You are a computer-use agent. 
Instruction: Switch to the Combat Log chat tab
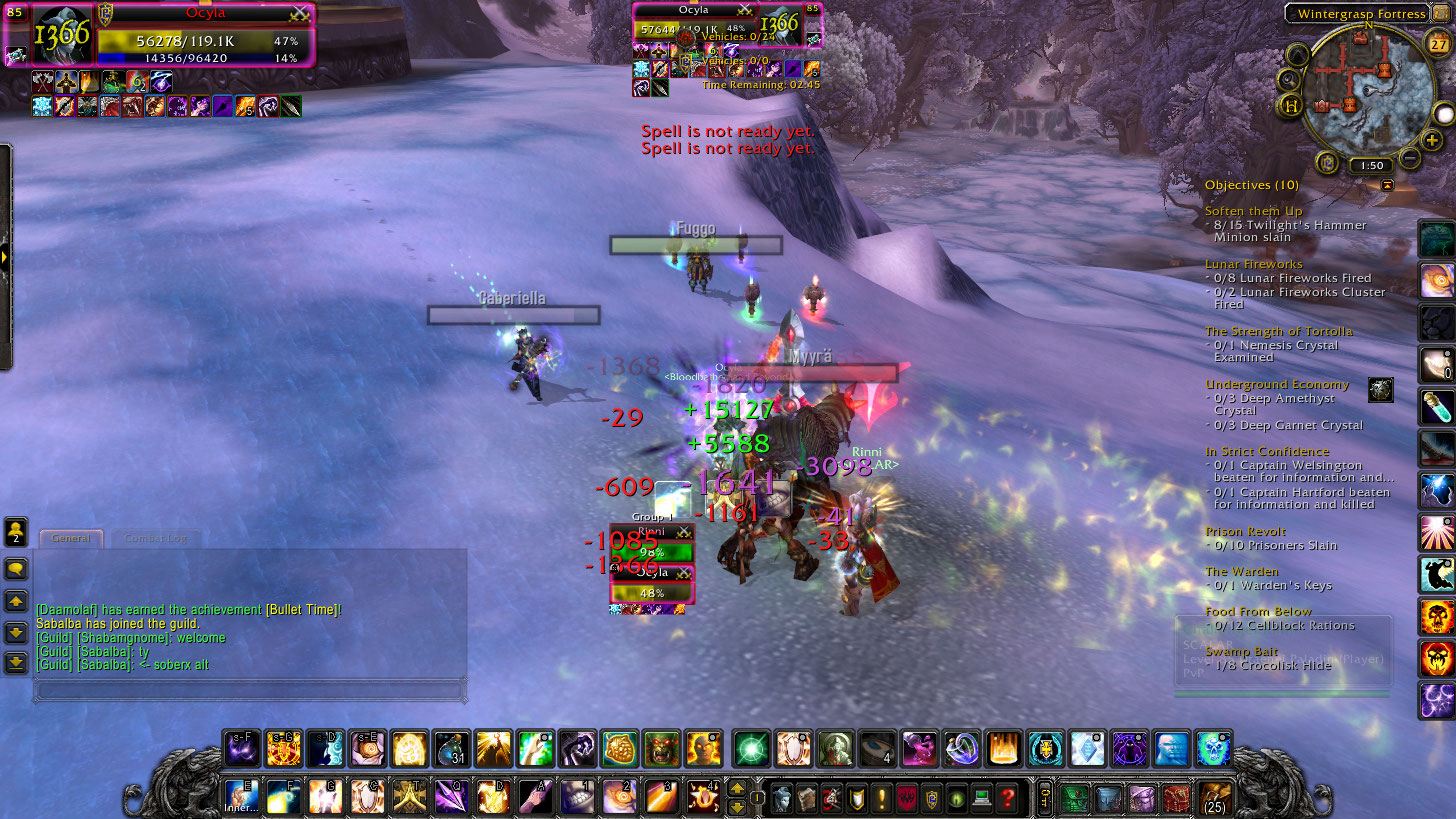click(x=155, y=538)
